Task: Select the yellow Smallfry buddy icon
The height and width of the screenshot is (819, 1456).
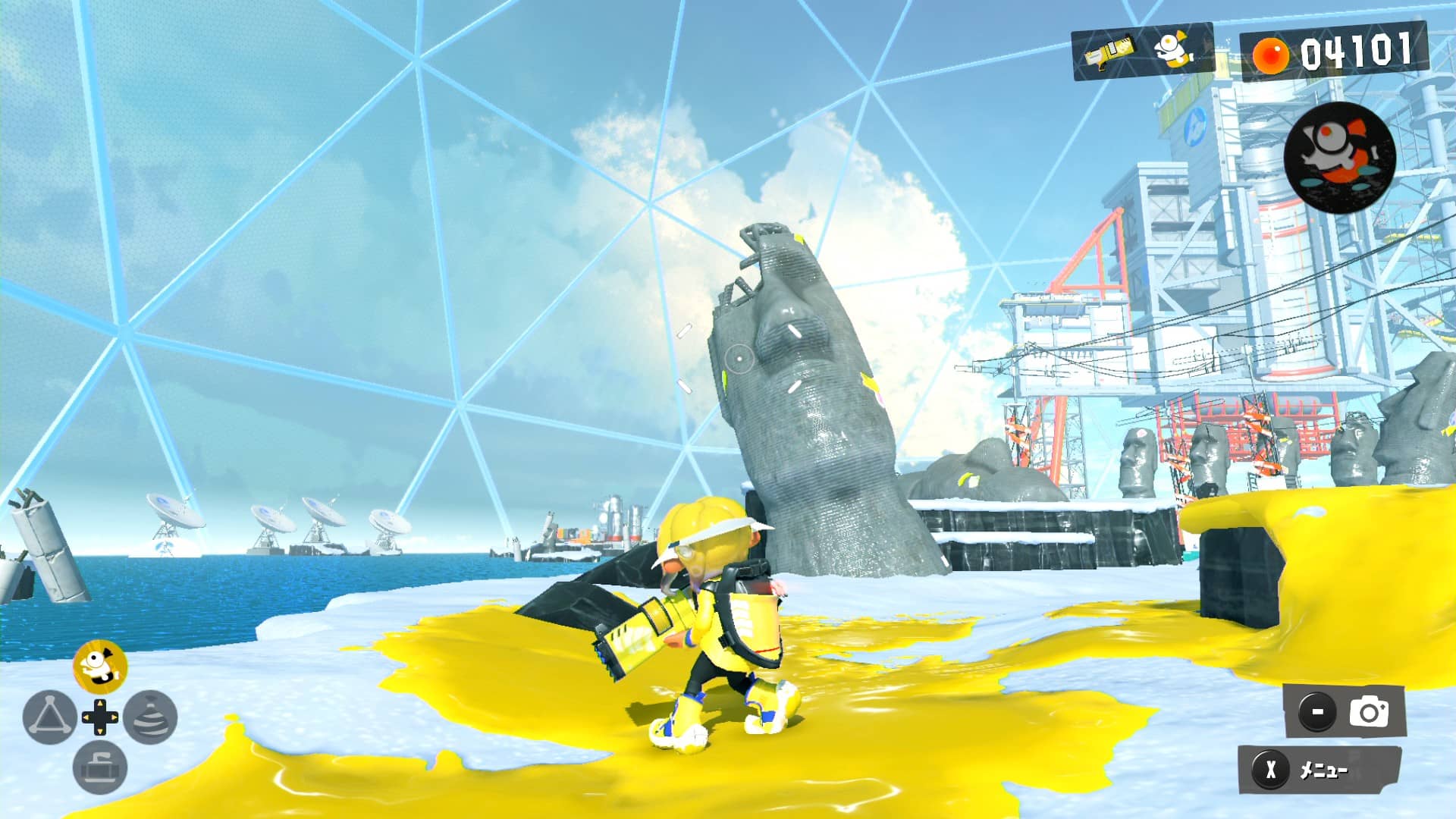Action: pos(99,666)
